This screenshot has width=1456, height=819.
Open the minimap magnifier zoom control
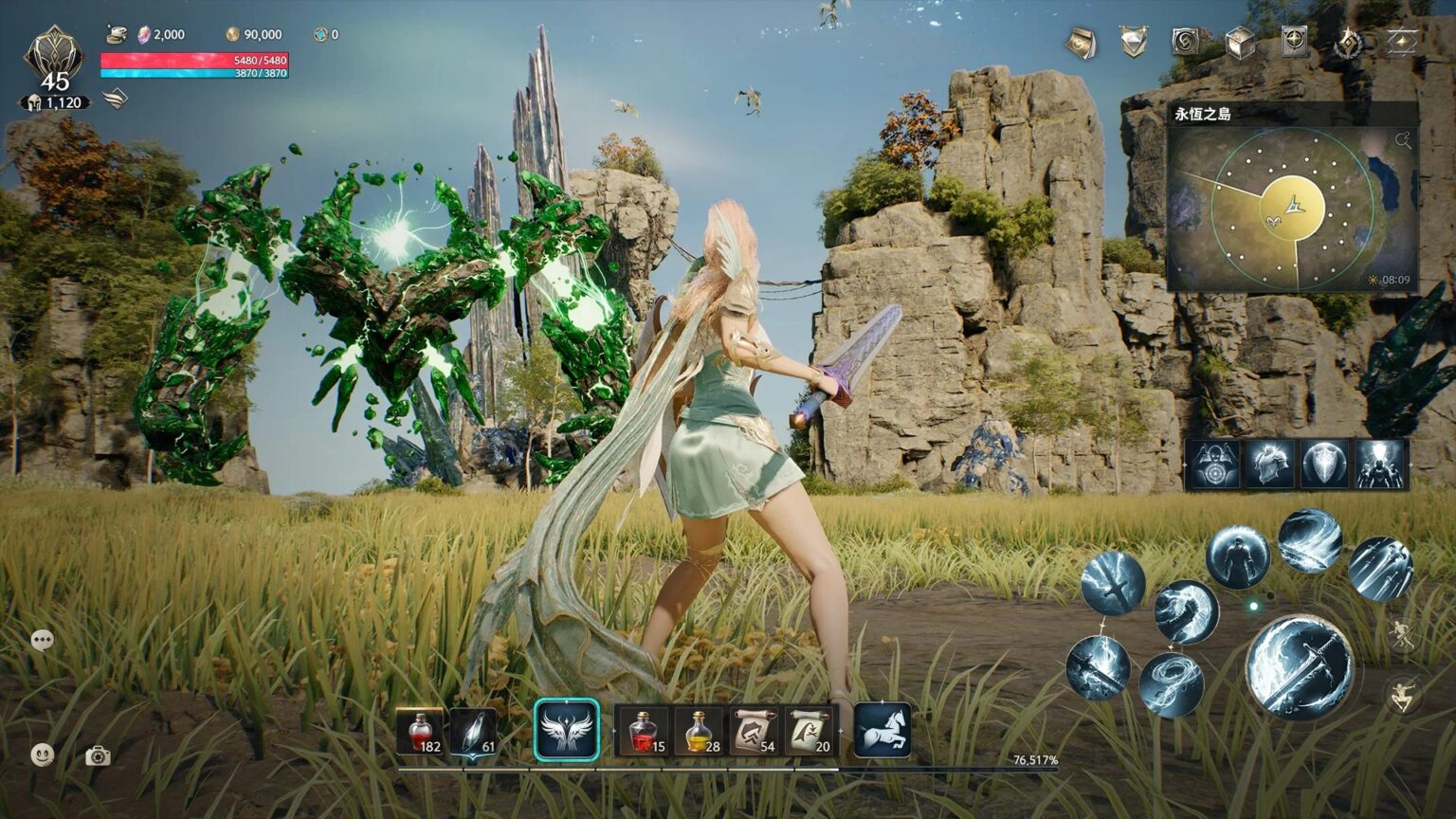point(1404,138)
